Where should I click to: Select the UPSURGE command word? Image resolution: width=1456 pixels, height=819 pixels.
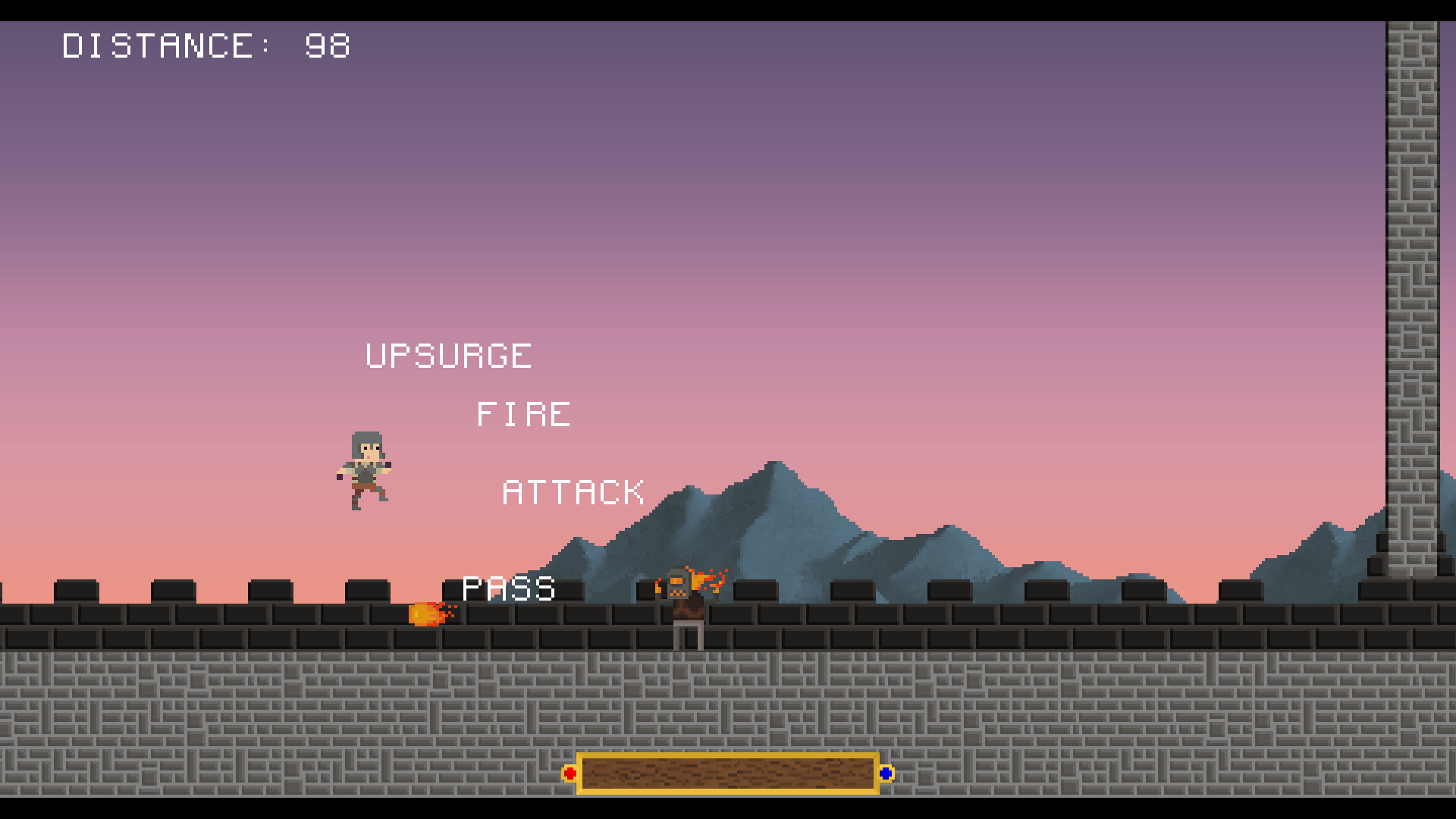[447, 355]
